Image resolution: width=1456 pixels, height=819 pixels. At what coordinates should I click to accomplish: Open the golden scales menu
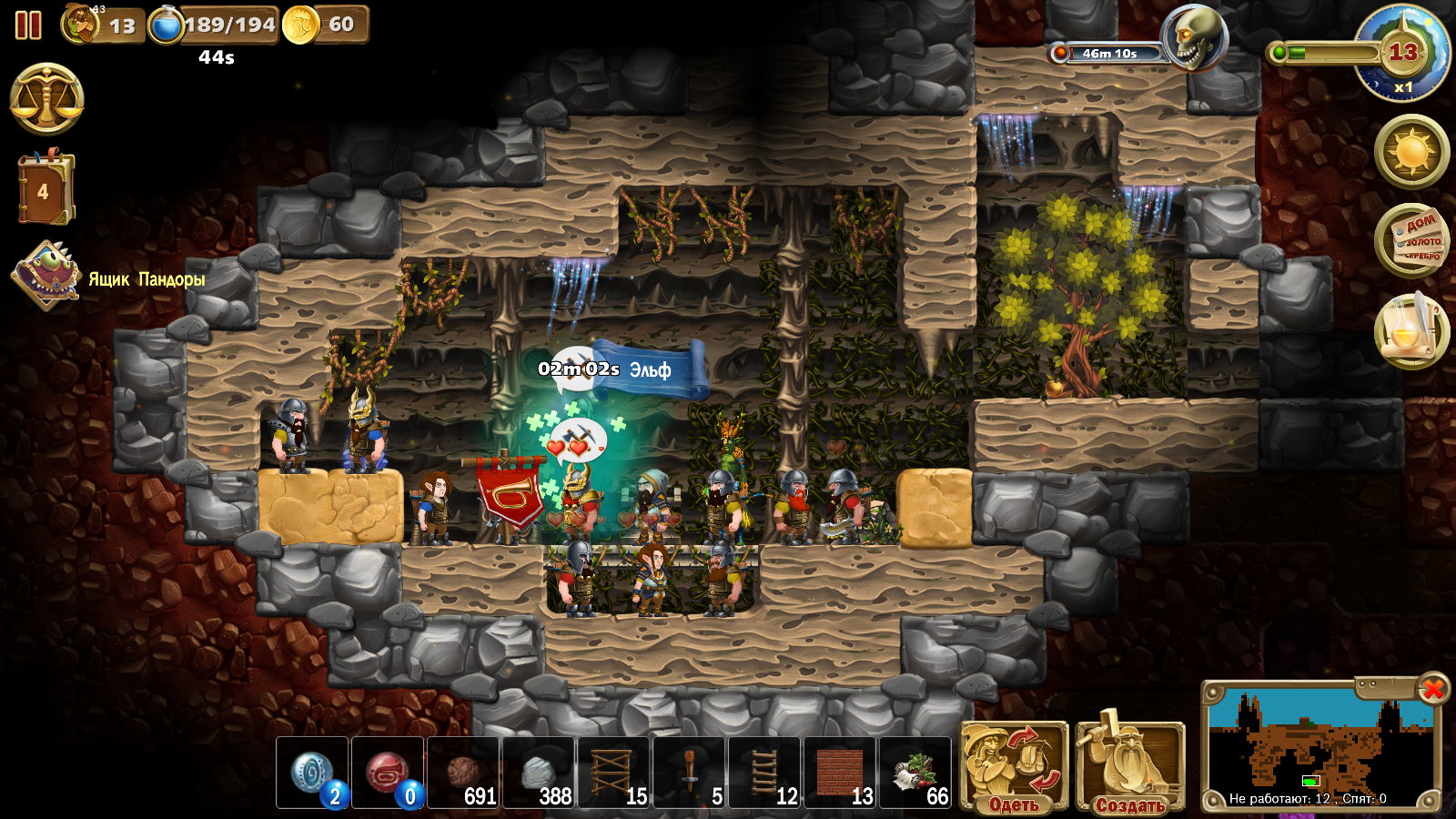tap(46, 99)
